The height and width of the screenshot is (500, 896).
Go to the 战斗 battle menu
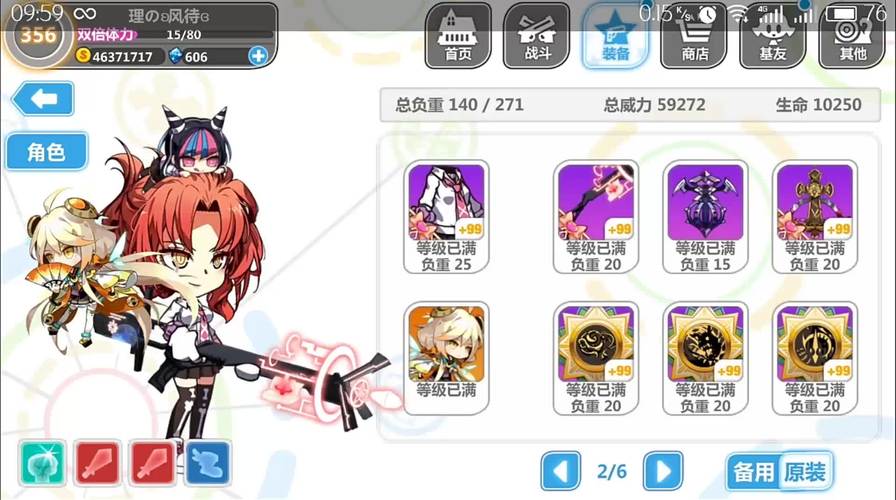pyautogui.click(x=536, y=37)
